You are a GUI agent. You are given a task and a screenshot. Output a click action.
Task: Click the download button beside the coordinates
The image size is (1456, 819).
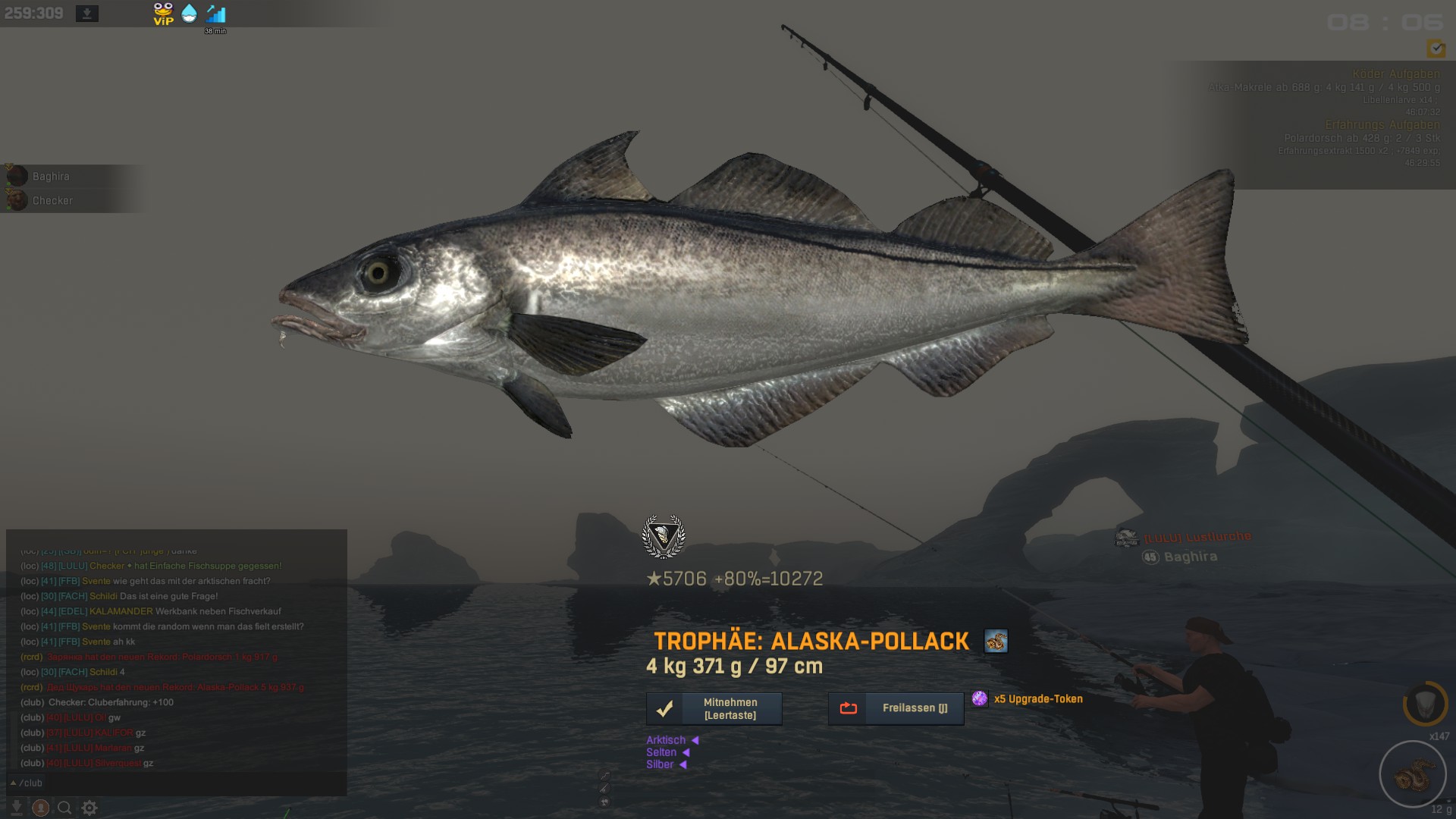point(87,14)
